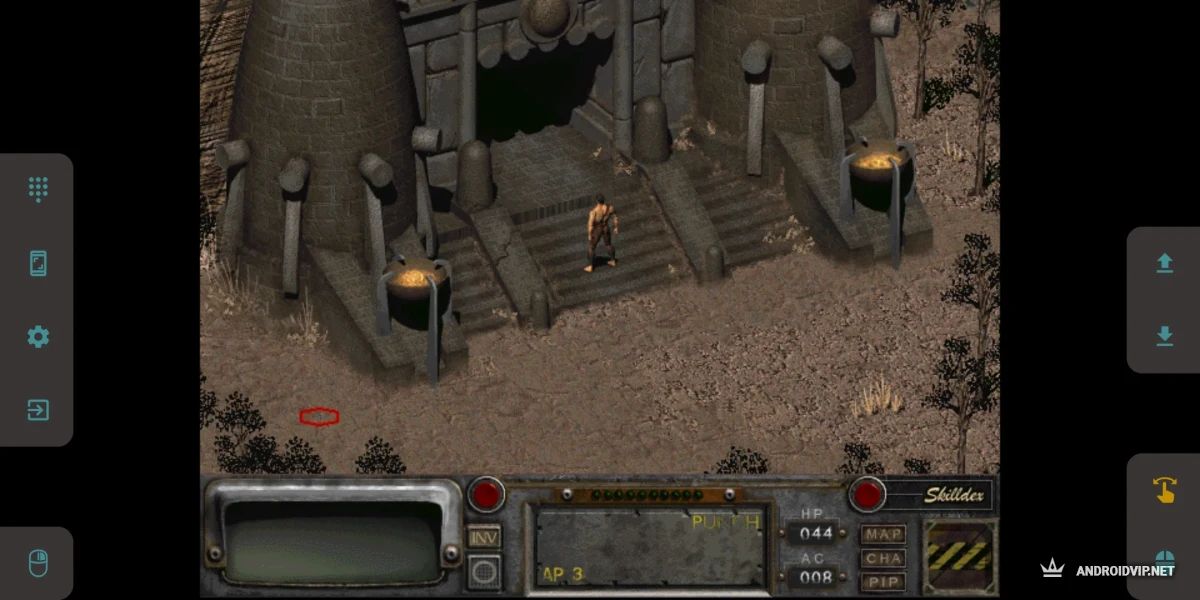Open the CHA character sheet
The height and width of the screenshot is (600, 1200).
coord(883,558)
